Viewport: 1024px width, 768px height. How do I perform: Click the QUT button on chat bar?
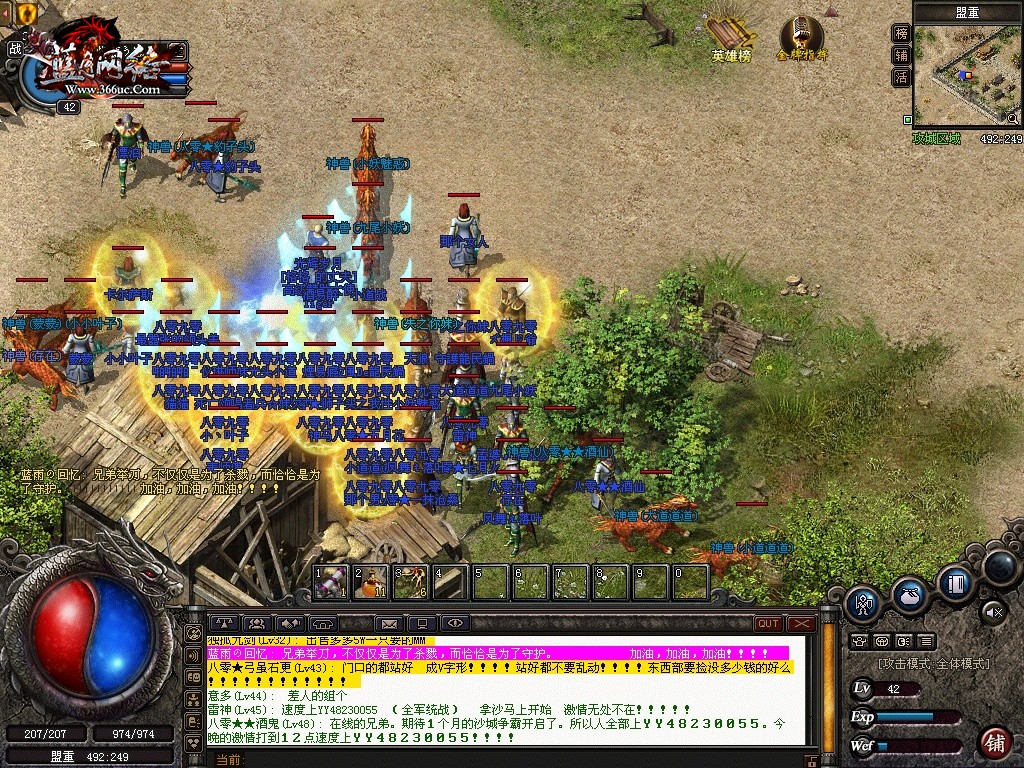[x=768, y=623]
